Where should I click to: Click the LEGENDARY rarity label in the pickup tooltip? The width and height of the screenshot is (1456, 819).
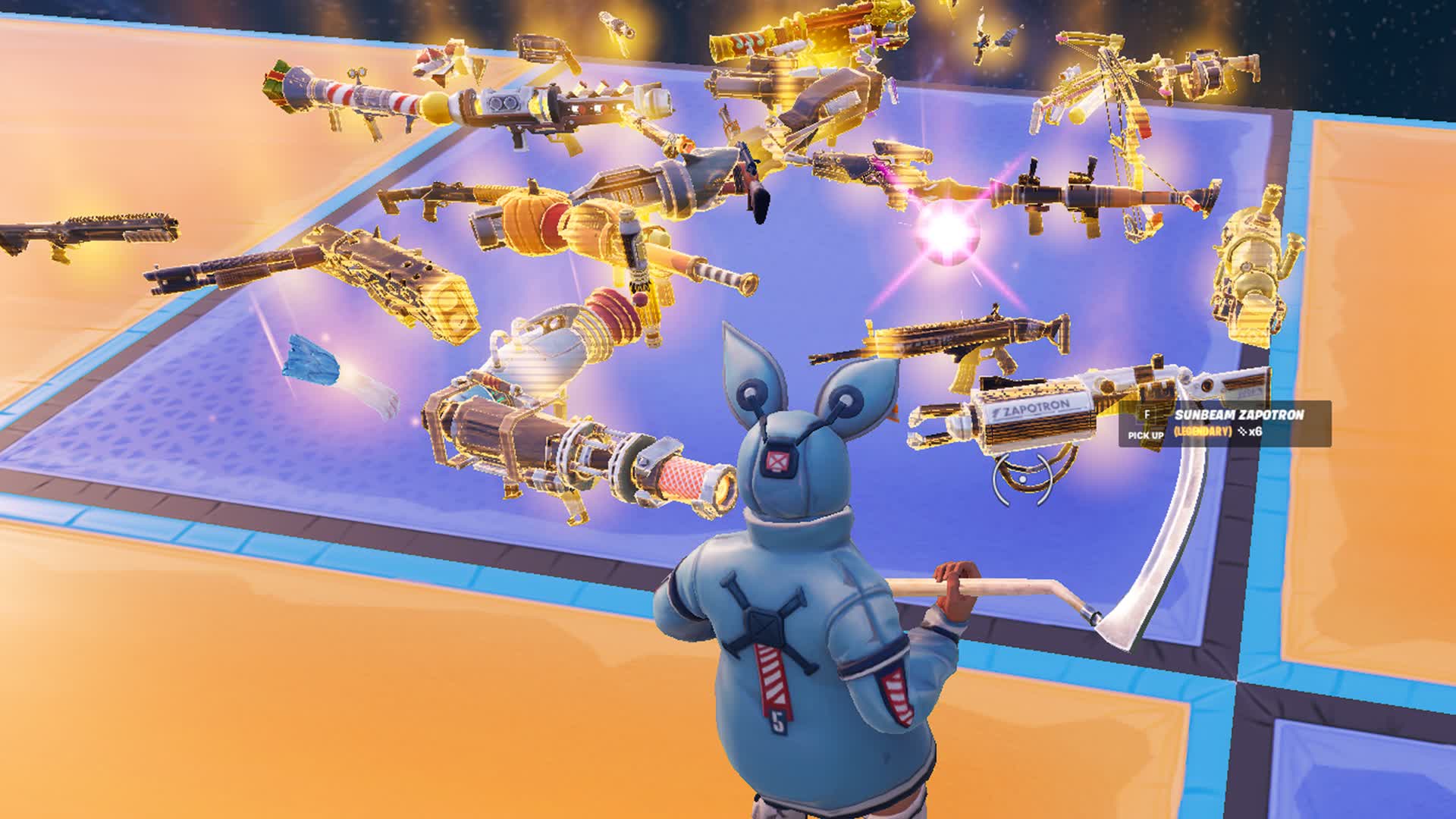click(x=1203, y=432)
